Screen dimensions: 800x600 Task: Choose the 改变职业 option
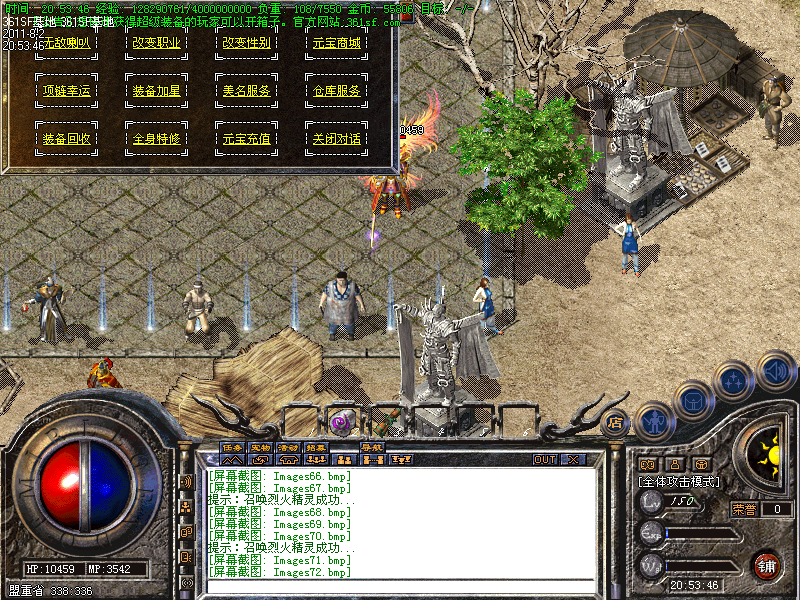(x=156, y=44)
